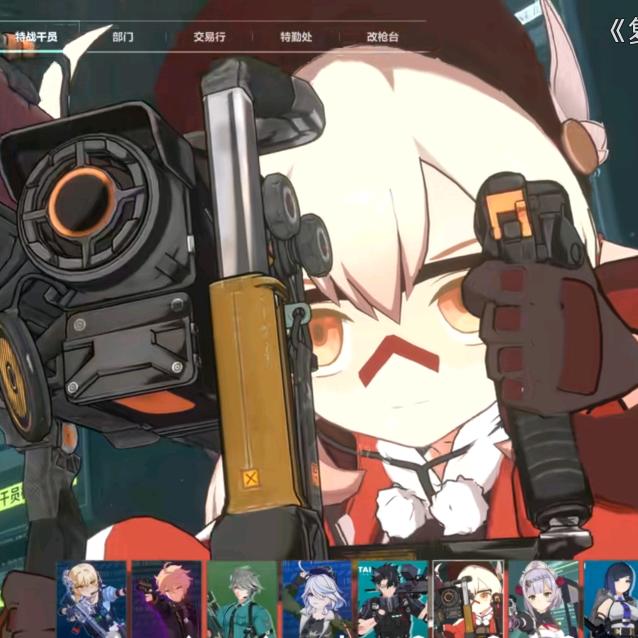Select the blonde operator with rifle portrait
The height and width of the screenshot is (638, 638).
click(92, 599)
